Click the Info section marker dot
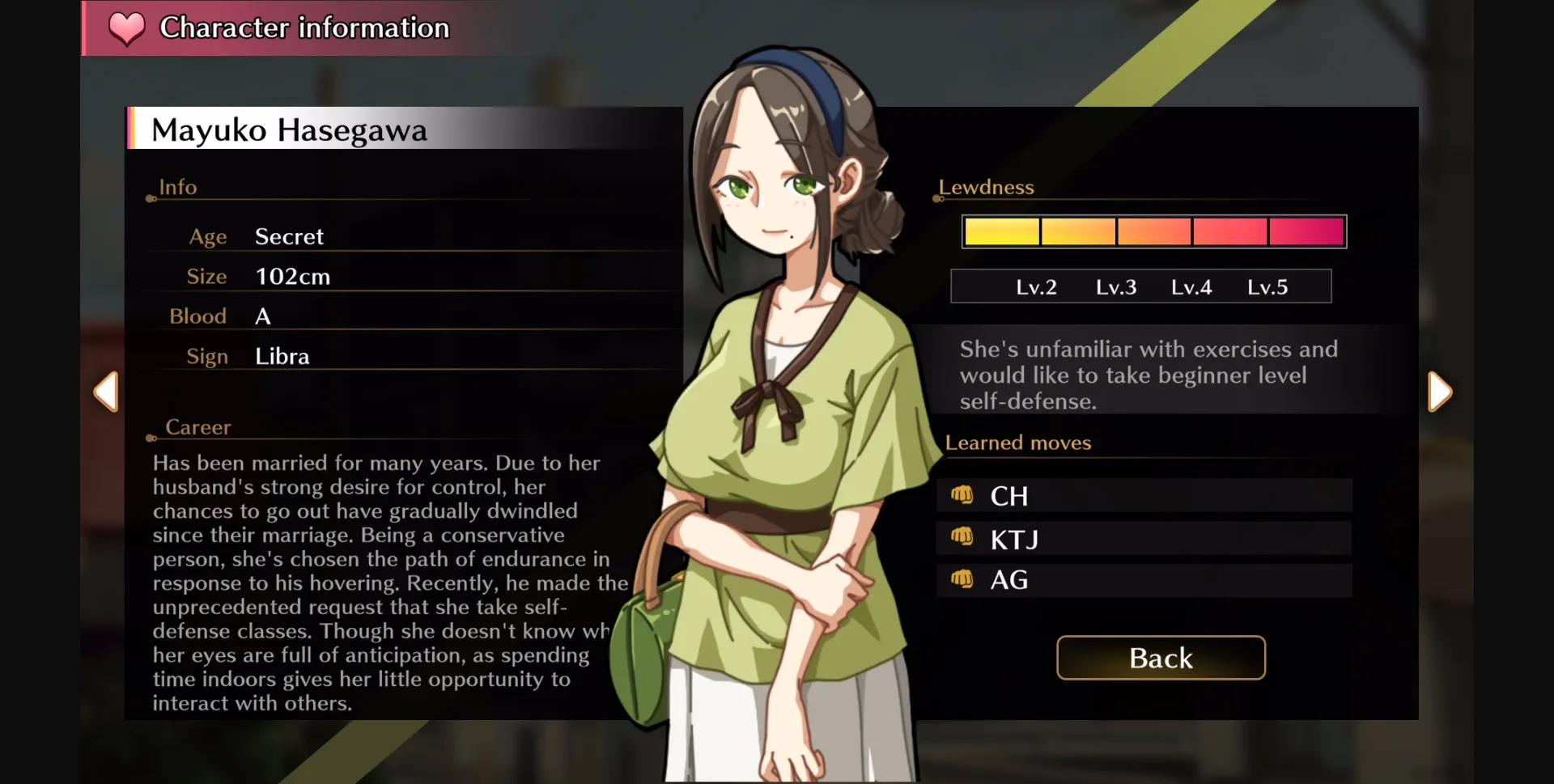The height and width of the screenshot is (784, 1554). [150, 201]
